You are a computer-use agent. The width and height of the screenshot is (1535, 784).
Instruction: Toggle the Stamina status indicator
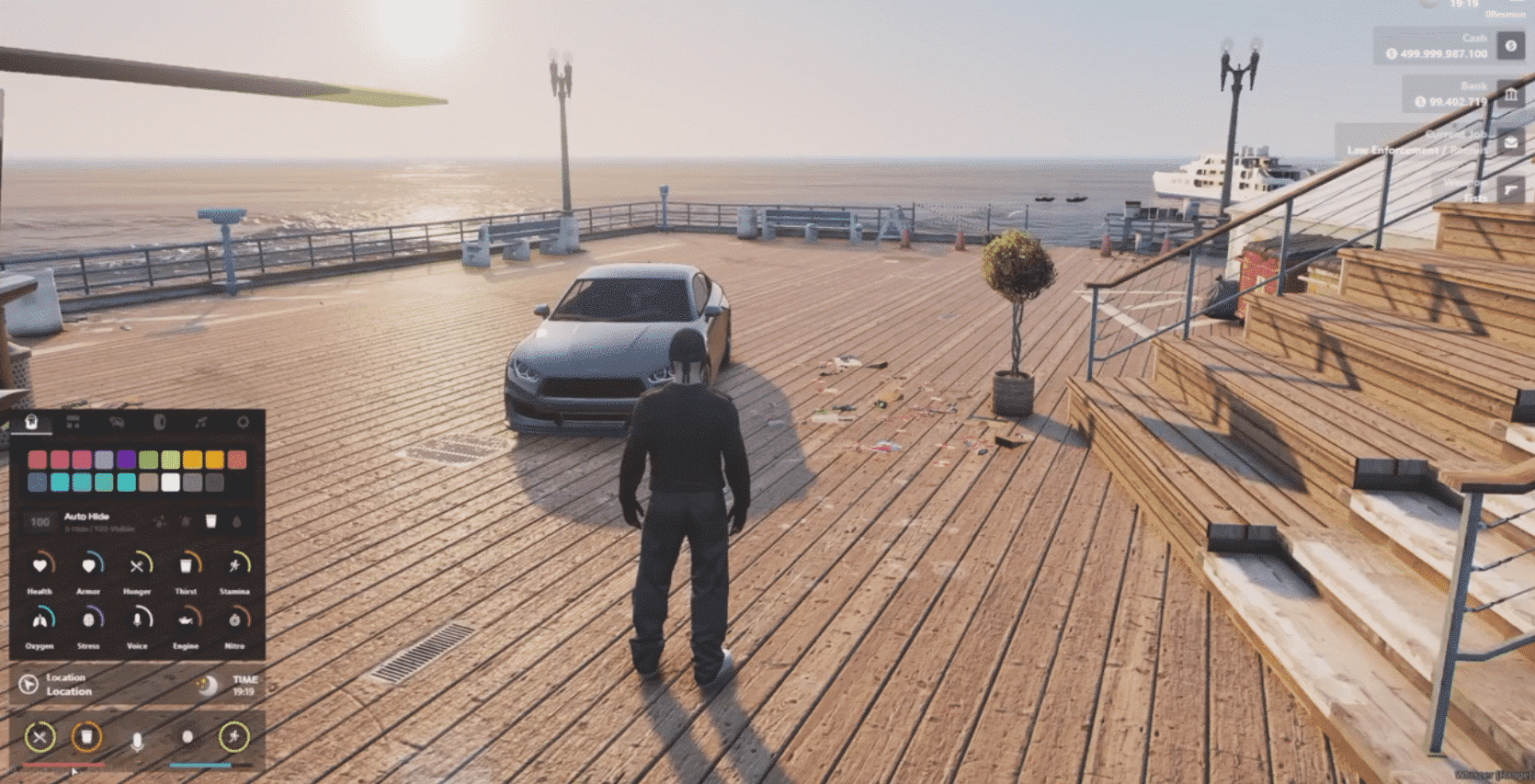point(234,566)
